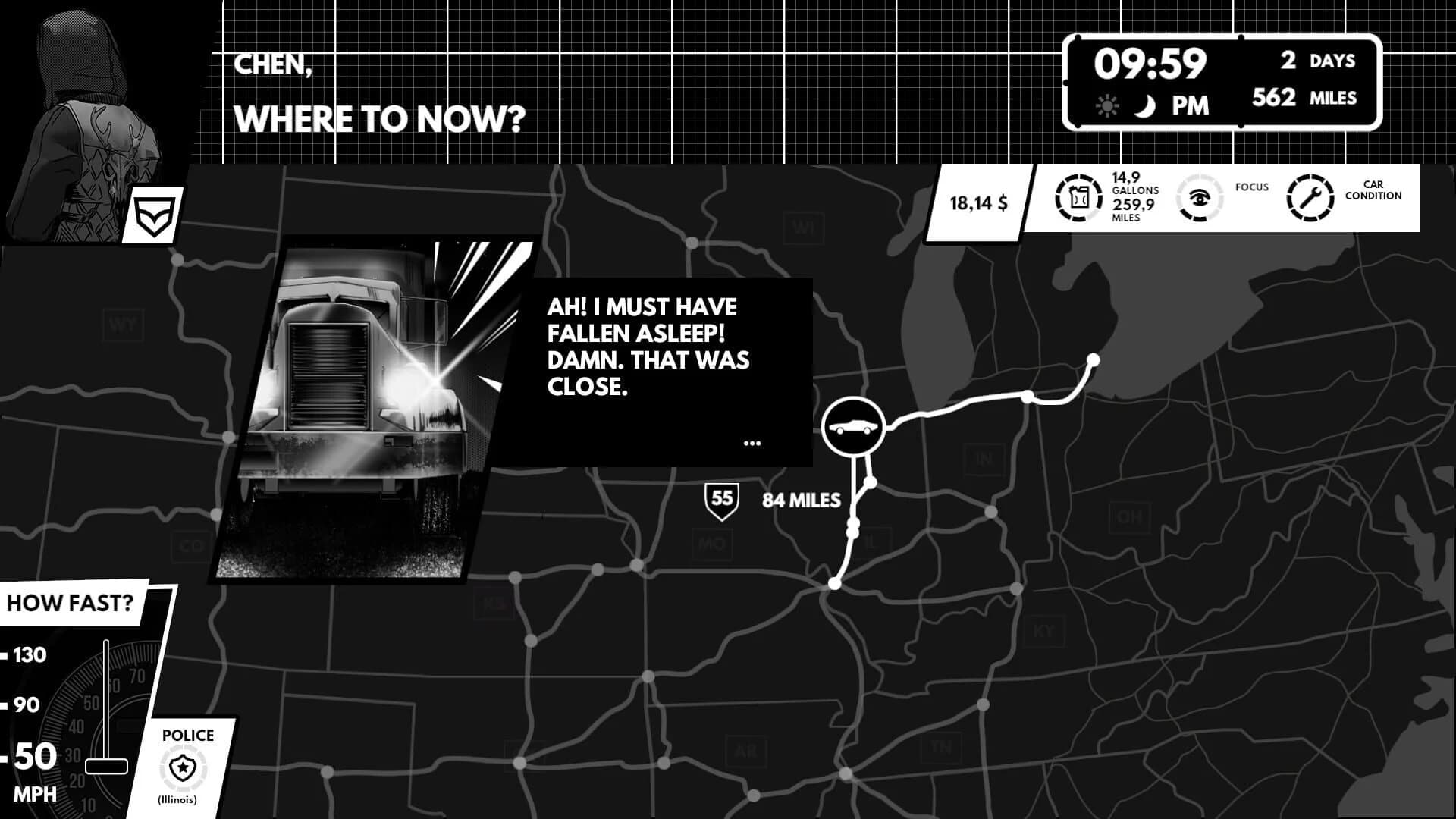
Task: Click the sun weather icon next to the moon
Action: 1107,106
